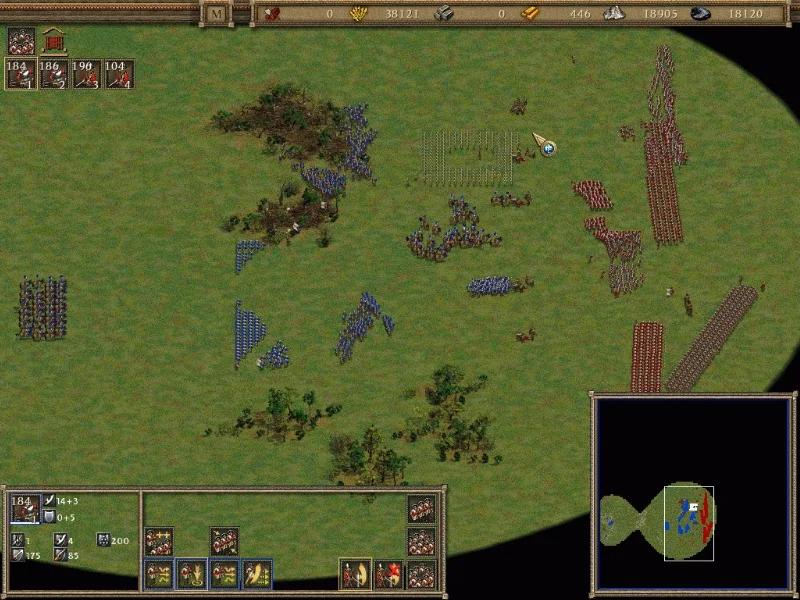Click the red building icon at top-left
The height and width of the screenshot is (600, 800).
pyautogui.click(x=53, y=41)
